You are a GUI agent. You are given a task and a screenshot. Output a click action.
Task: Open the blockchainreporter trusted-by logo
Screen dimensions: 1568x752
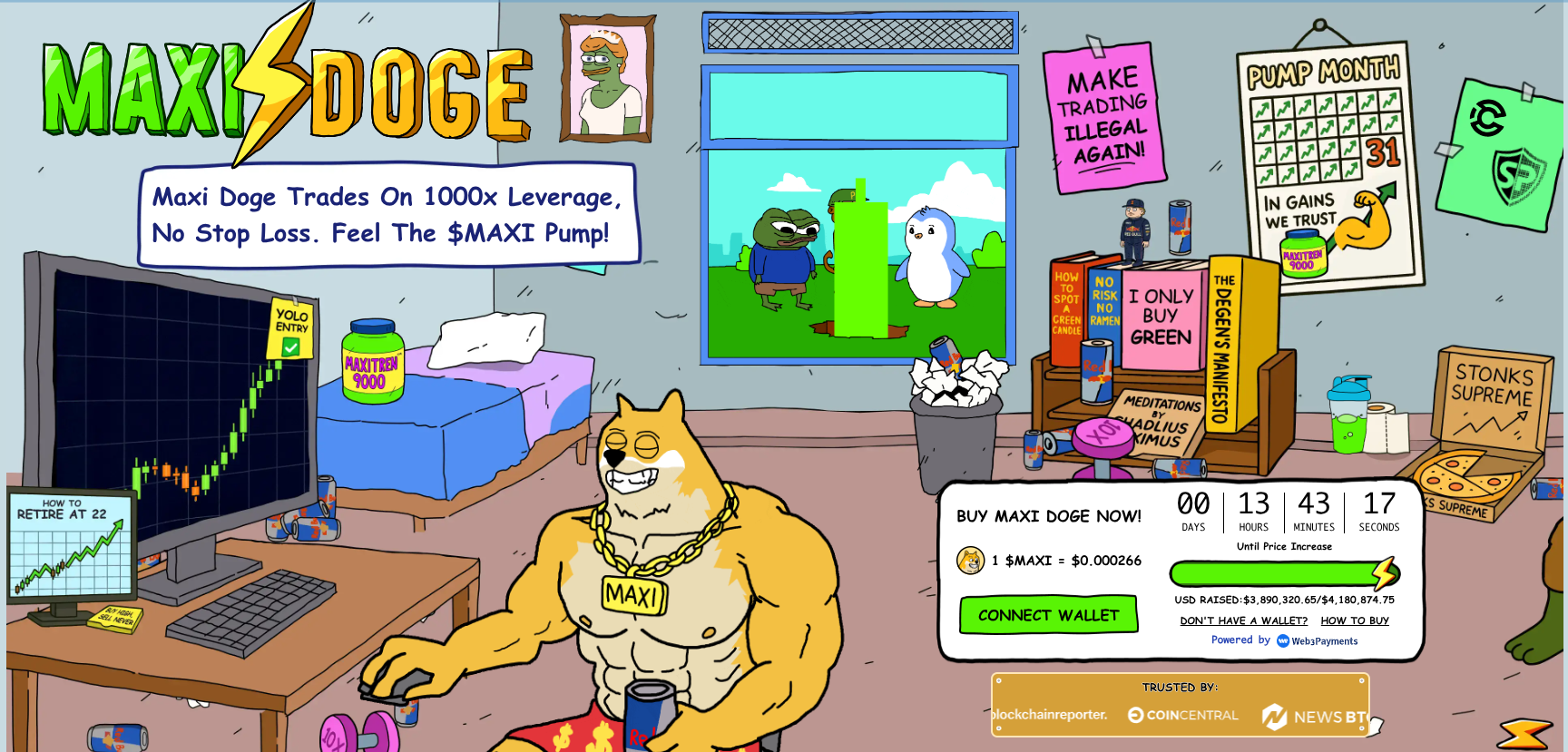tap(1050, 715)
